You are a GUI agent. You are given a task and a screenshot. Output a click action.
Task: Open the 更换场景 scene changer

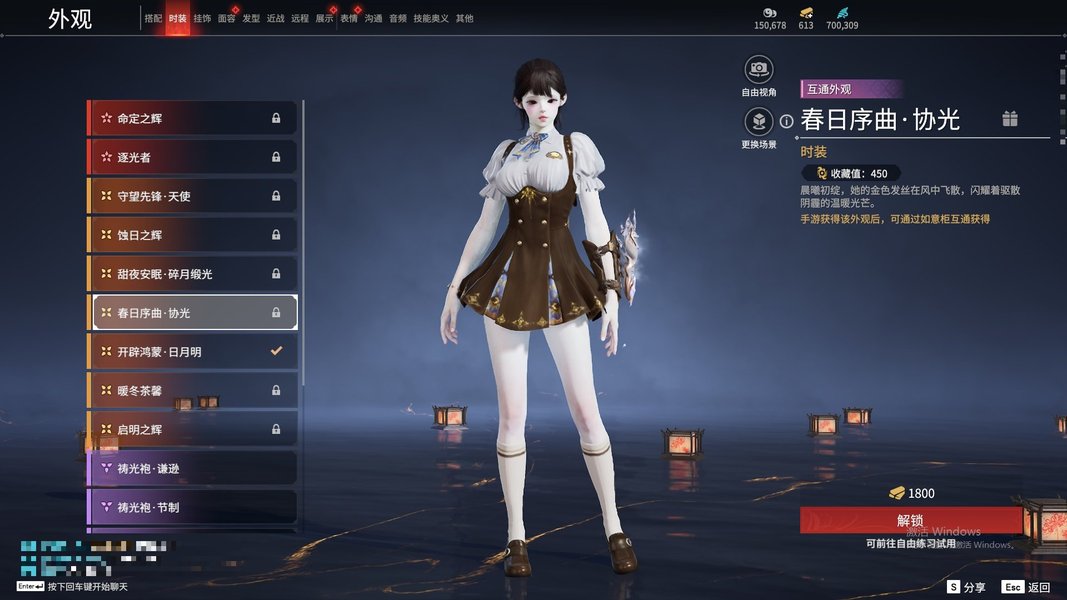tap(759, 122)
